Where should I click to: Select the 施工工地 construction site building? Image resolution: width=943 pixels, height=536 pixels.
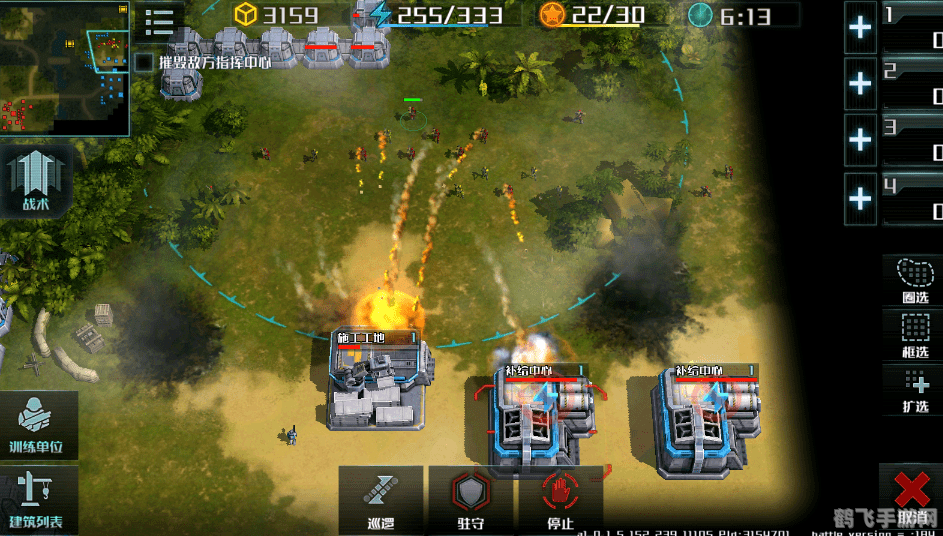point(380,385)
